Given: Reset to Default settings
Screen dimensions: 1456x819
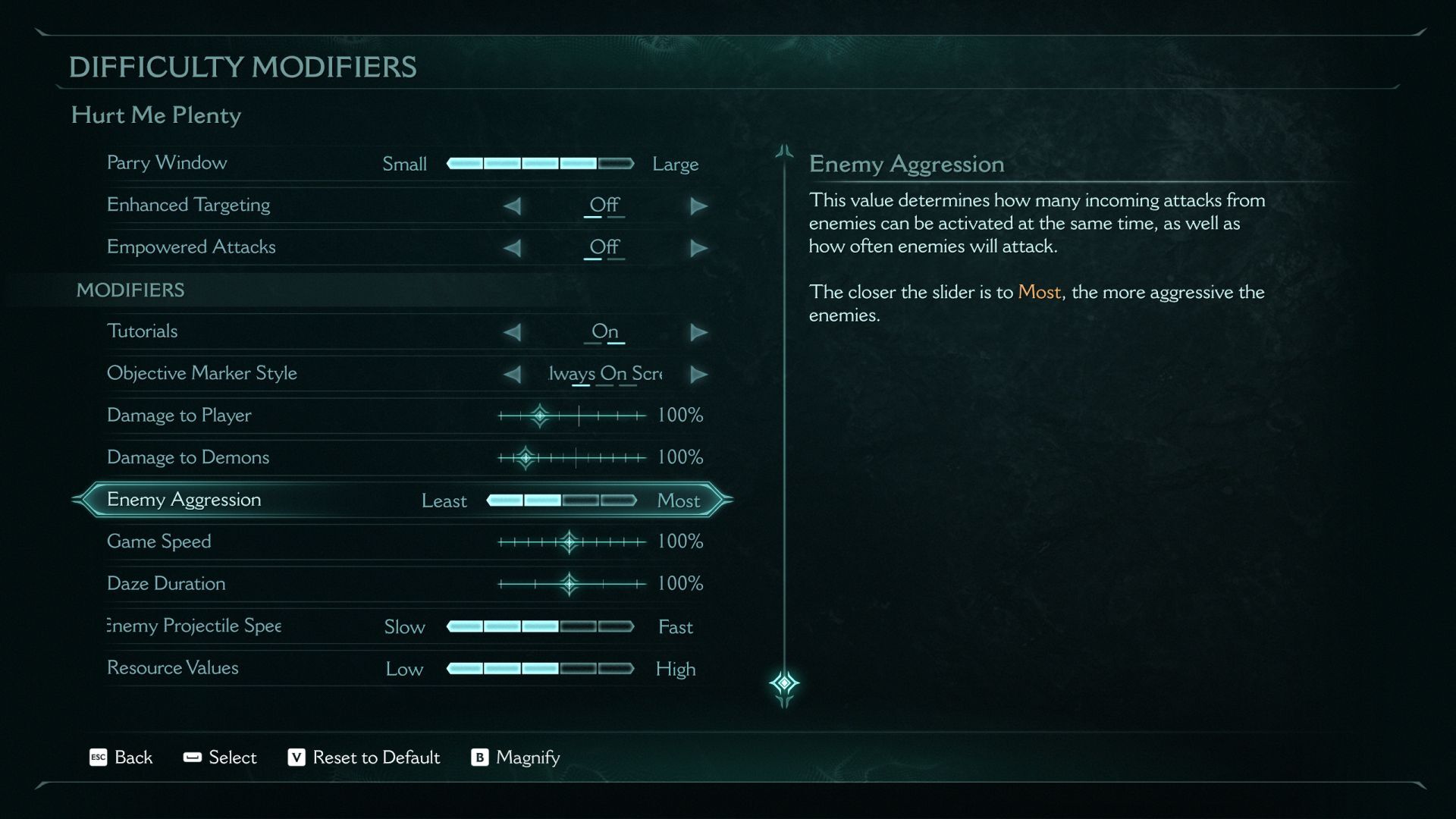Looking at the screenshot, I should [364, 758].
